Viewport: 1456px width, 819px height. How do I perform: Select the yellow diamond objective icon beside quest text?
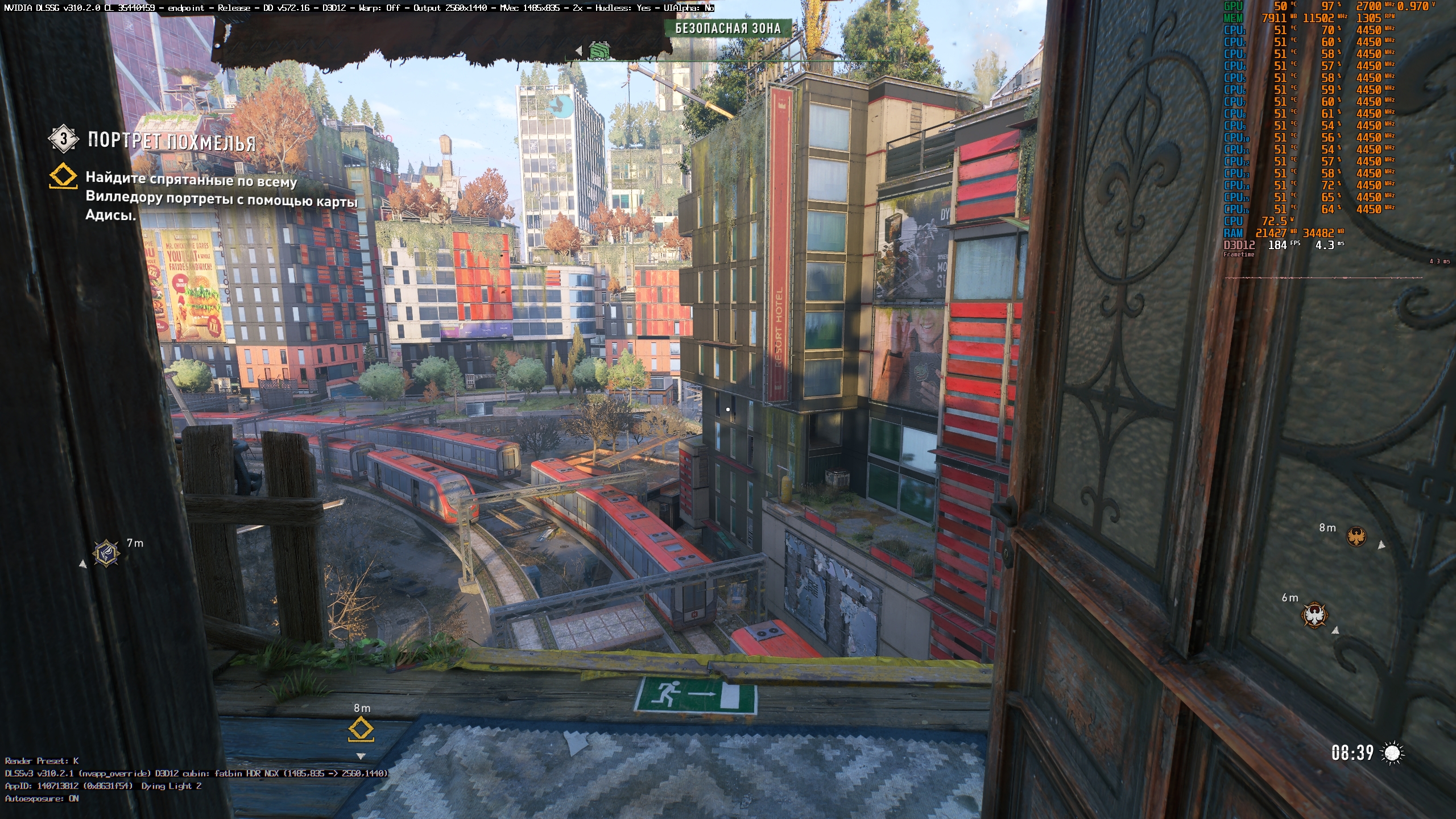click(63, 176)
